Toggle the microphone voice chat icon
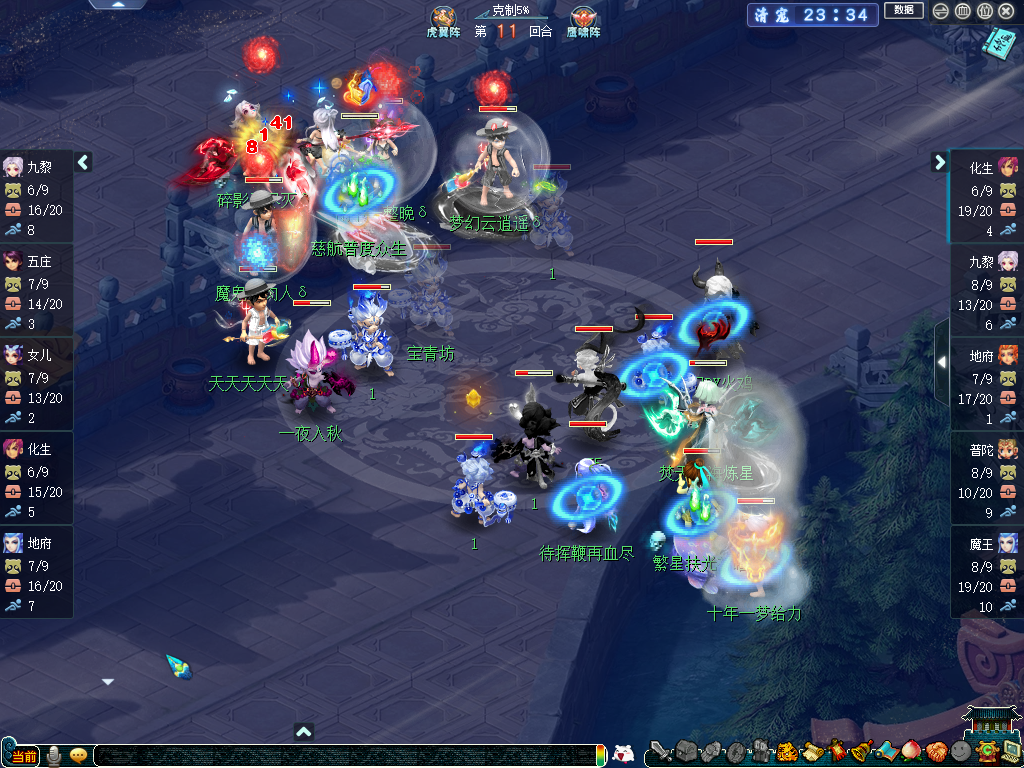 click(x=54, y=755)
